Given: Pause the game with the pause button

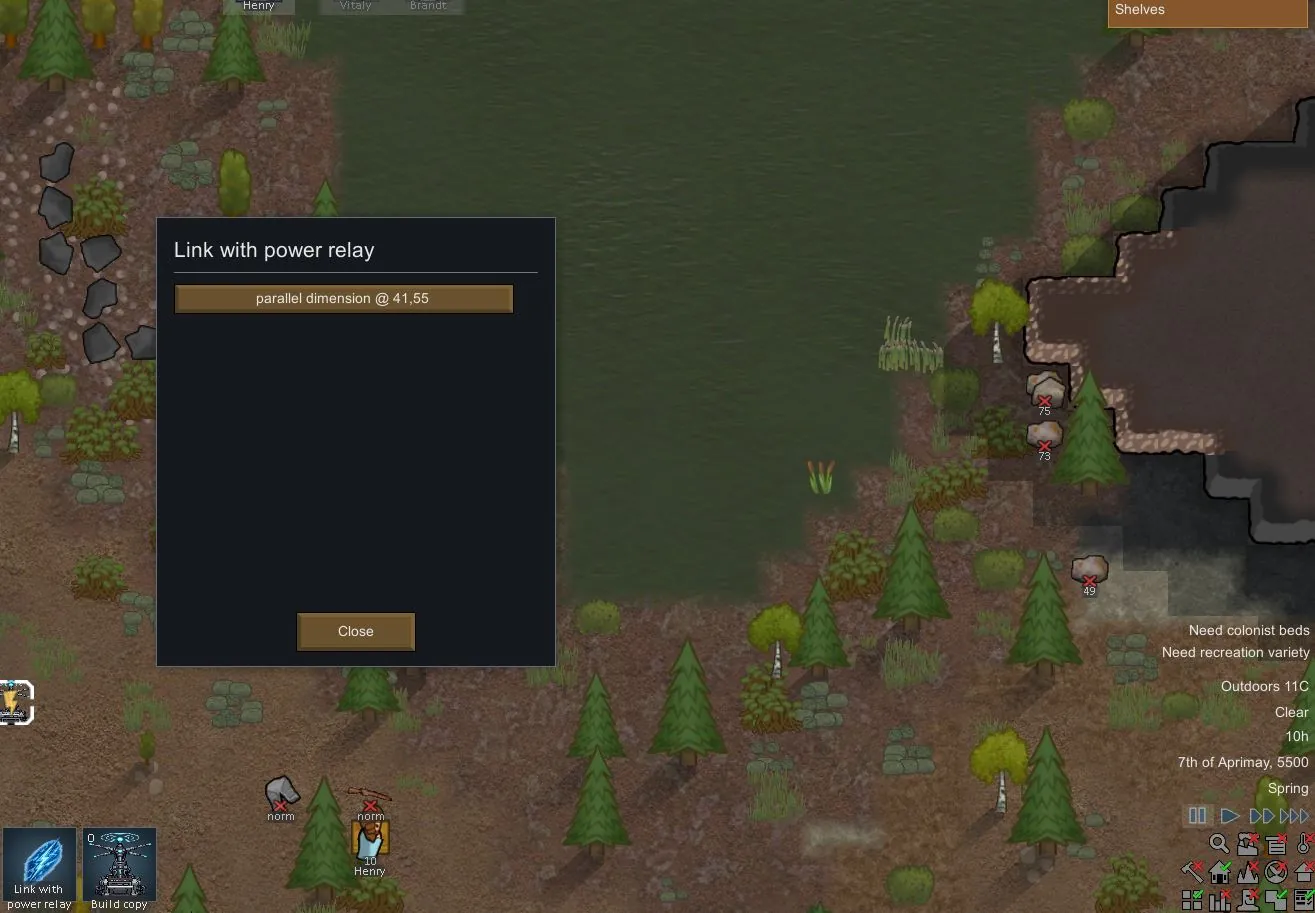Looking at the screenshot, I should [1197, 816].
